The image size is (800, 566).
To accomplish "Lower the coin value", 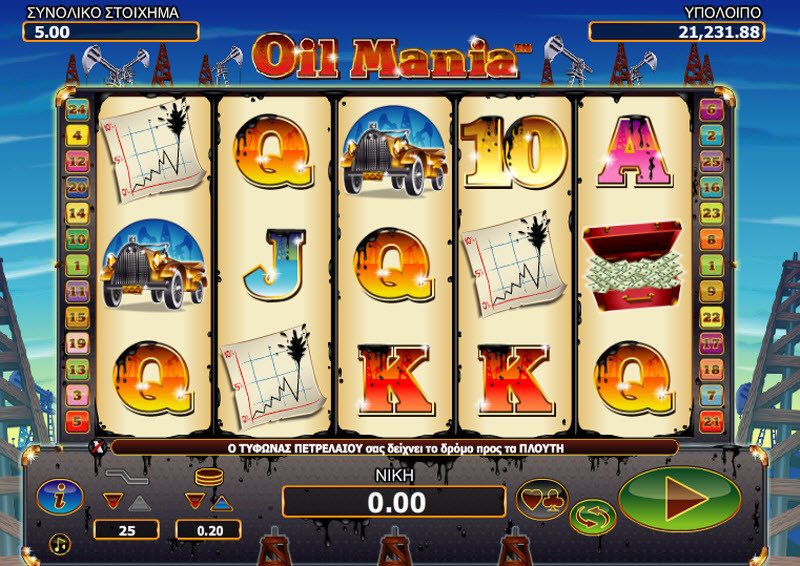I will [195, 502].
